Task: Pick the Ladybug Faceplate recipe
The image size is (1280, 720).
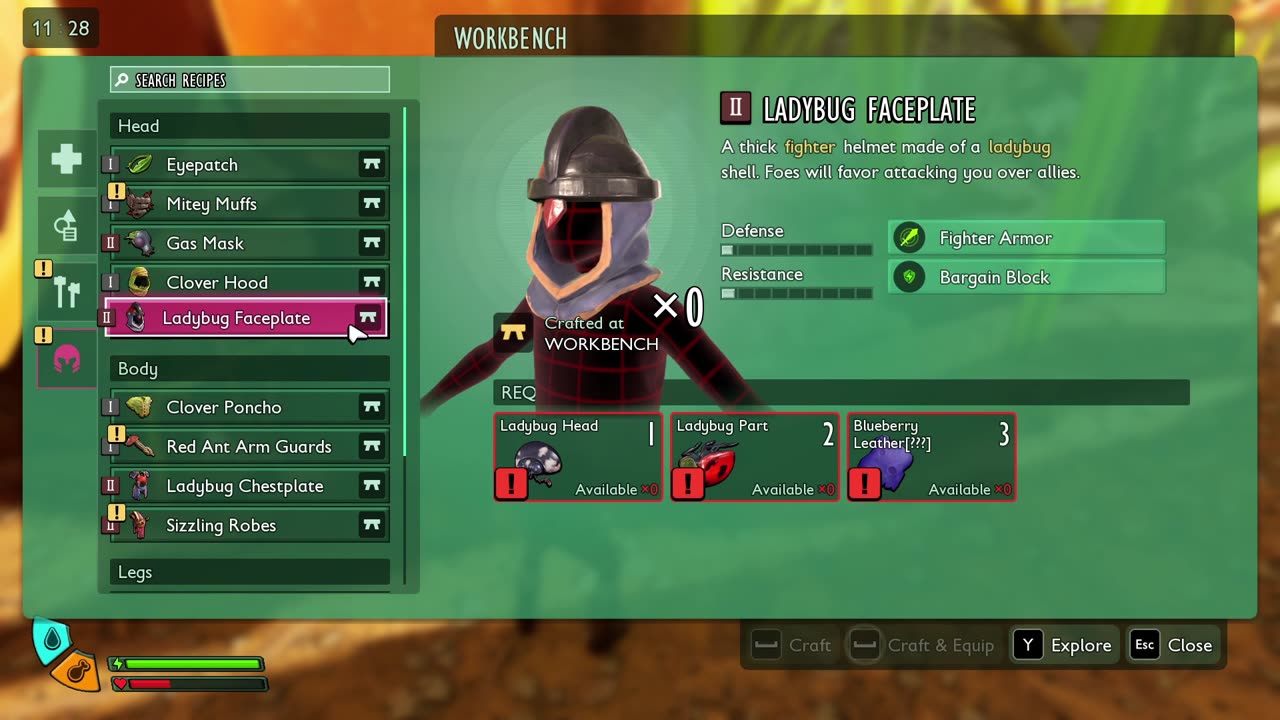Action: click(246, 318)
